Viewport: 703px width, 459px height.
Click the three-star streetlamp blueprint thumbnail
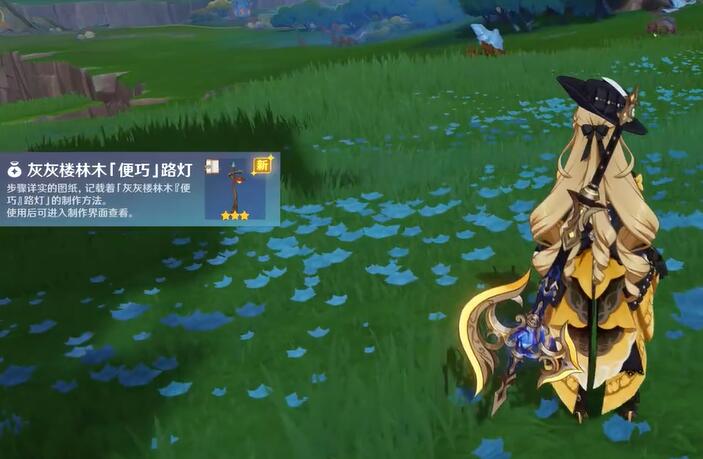235,188
